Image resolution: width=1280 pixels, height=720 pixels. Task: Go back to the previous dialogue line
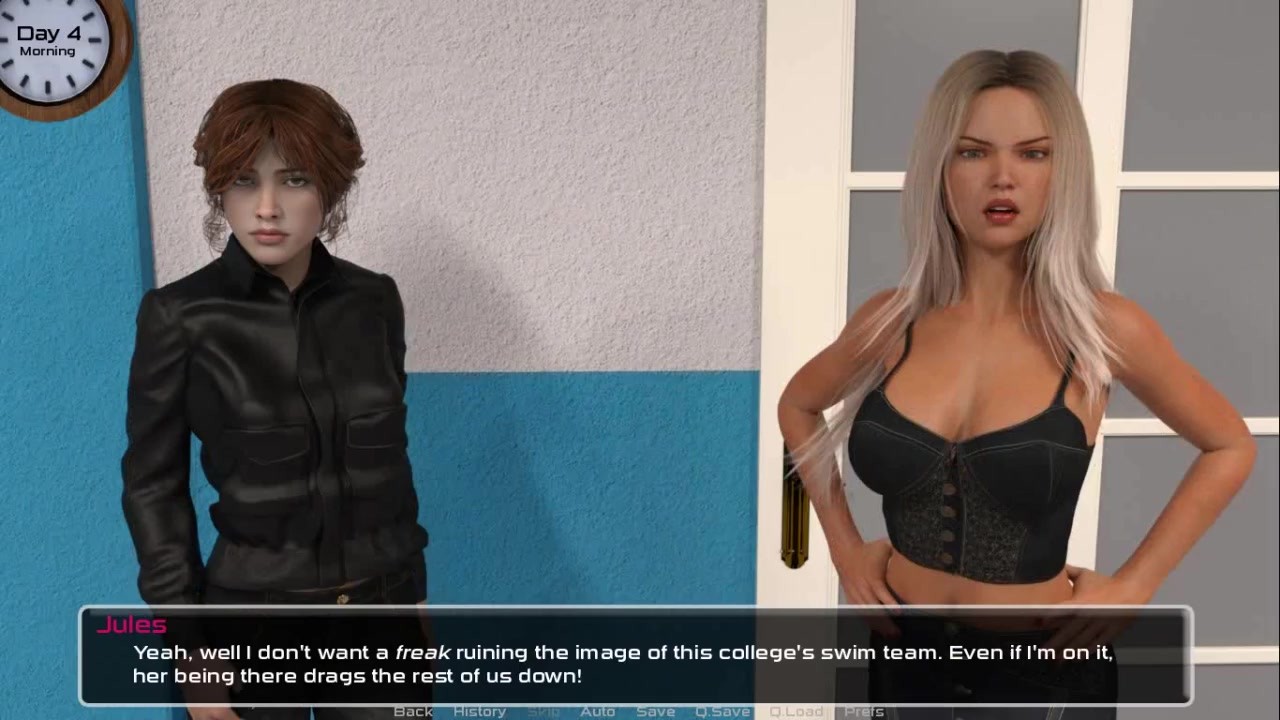[x=412, y=711]
